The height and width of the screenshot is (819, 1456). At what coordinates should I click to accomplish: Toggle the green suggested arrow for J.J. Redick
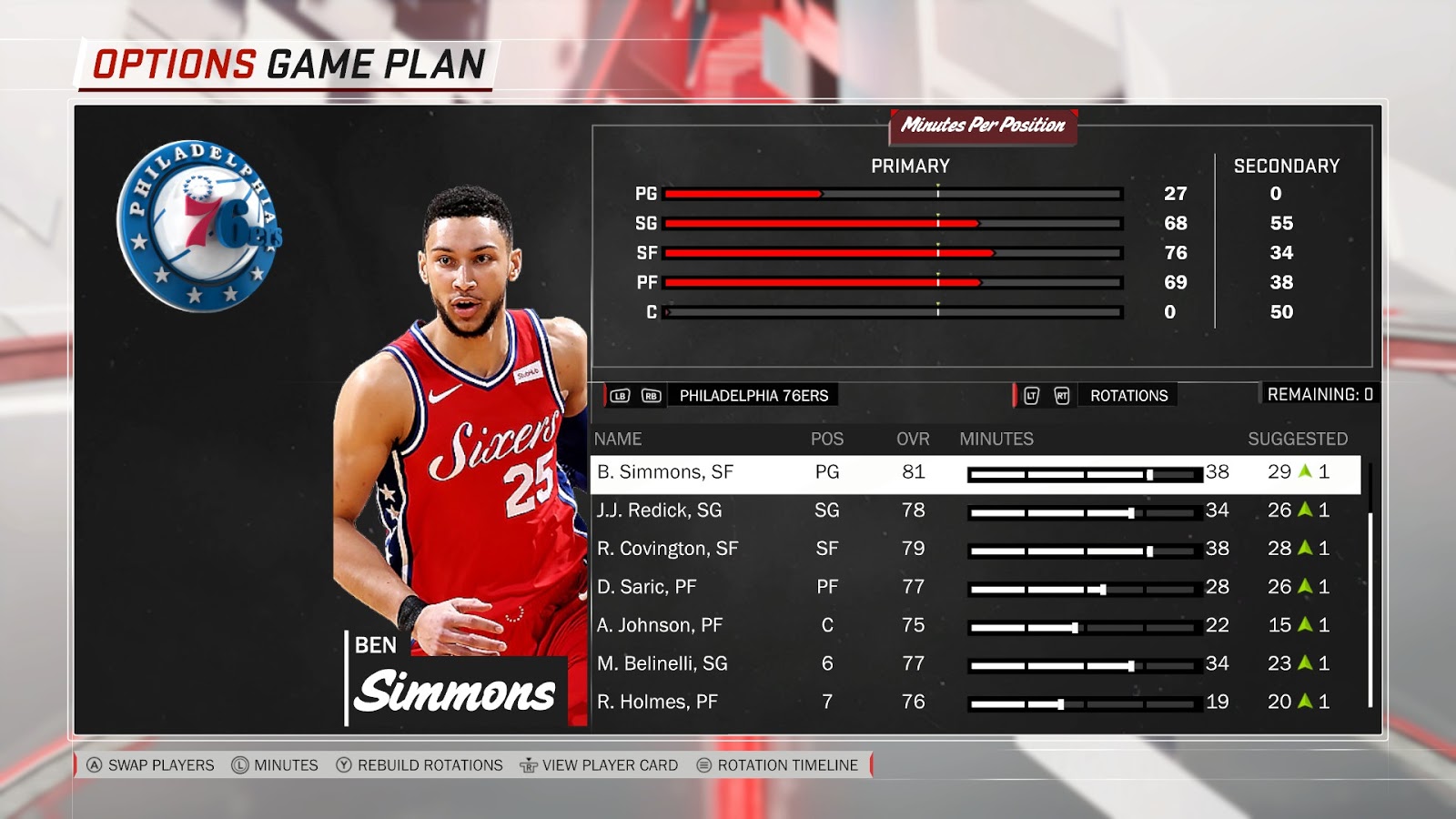click(1305, 511)
